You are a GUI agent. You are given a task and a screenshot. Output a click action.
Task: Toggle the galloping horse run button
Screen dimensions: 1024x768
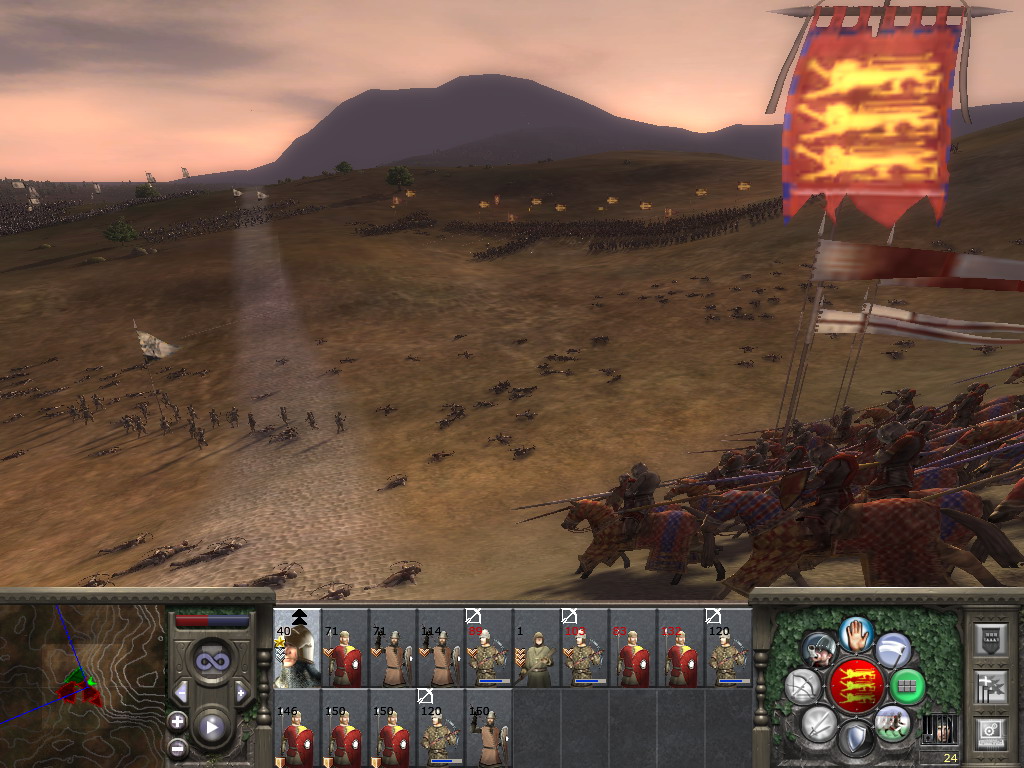[x=891, y=722]
